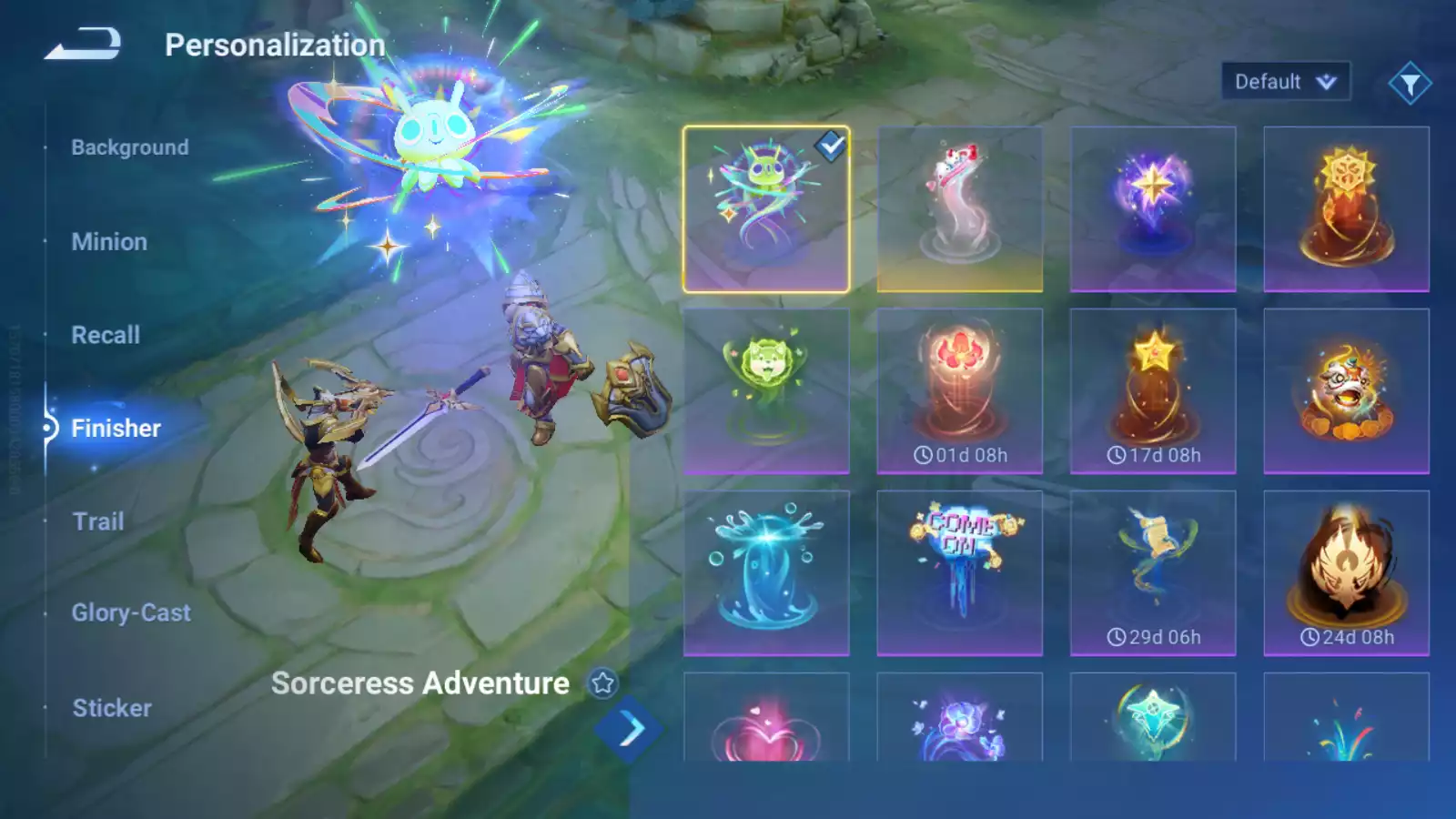Screen dimensions: 1456x819
Task: Select the Recall category
Action: click(x=106, y=335)
